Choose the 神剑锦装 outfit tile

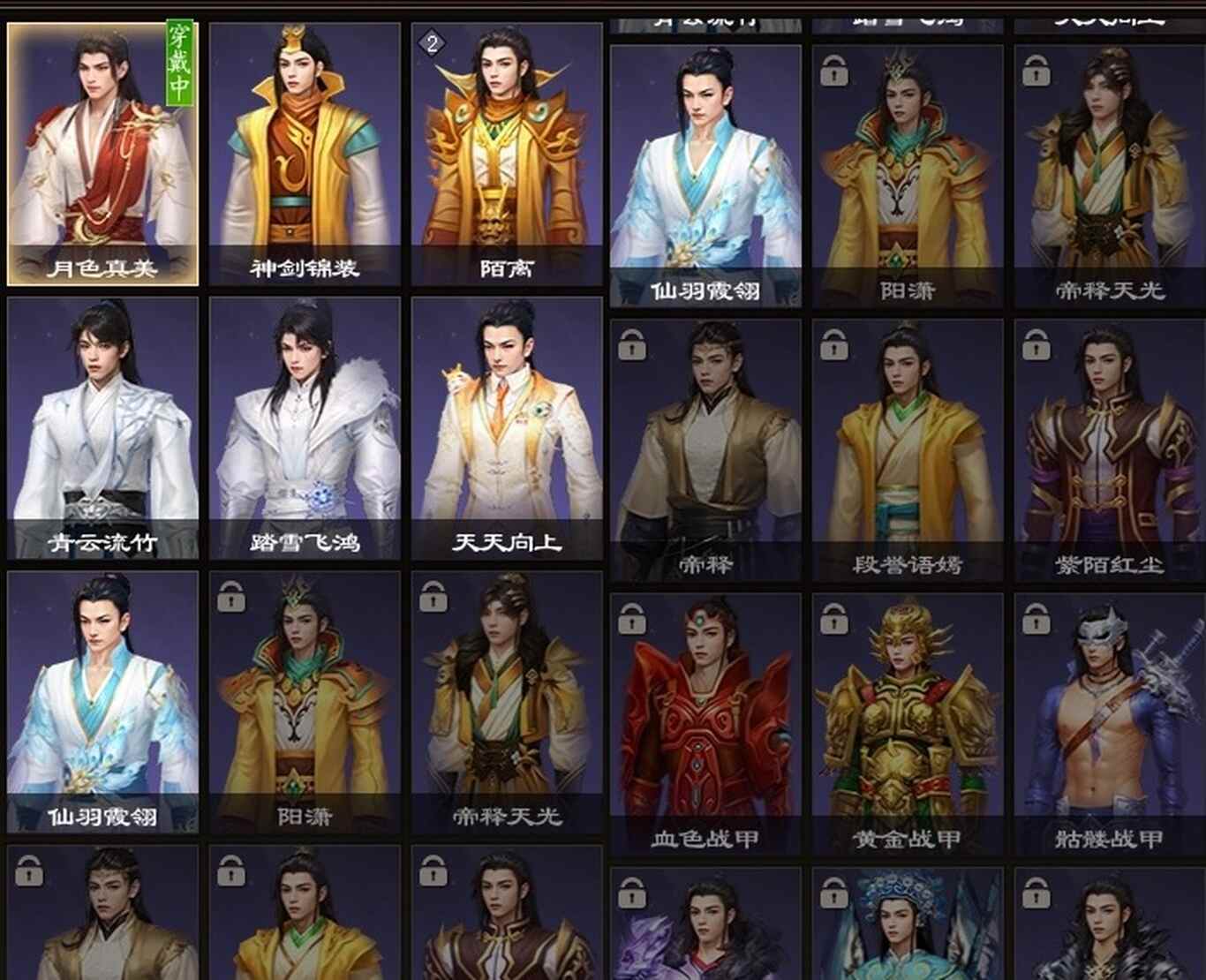(305, 155)
